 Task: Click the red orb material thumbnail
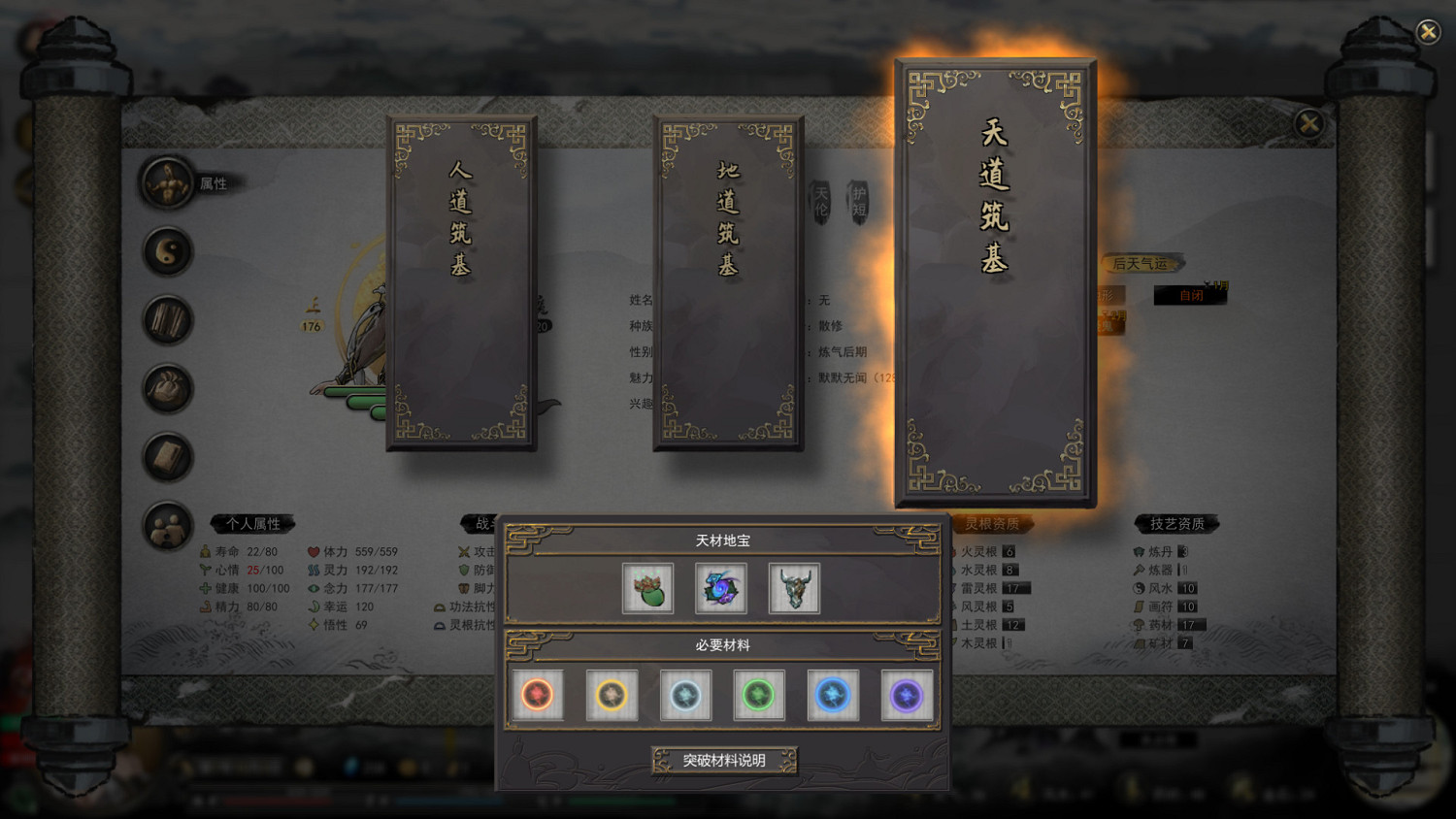[537, 695]
